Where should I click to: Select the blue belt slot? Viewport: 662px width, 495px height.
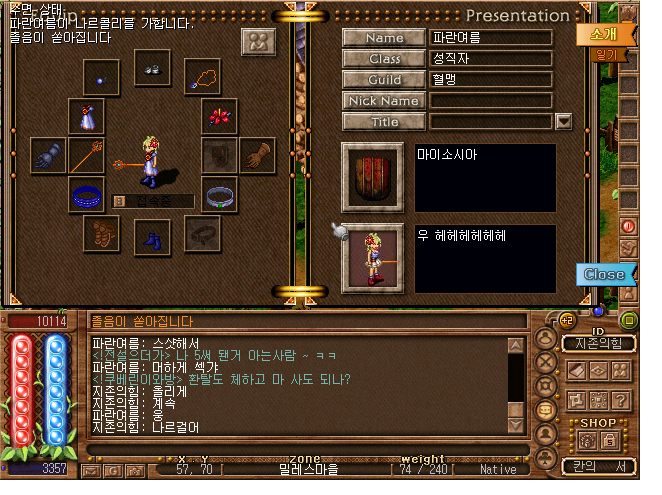coord(86,194)
